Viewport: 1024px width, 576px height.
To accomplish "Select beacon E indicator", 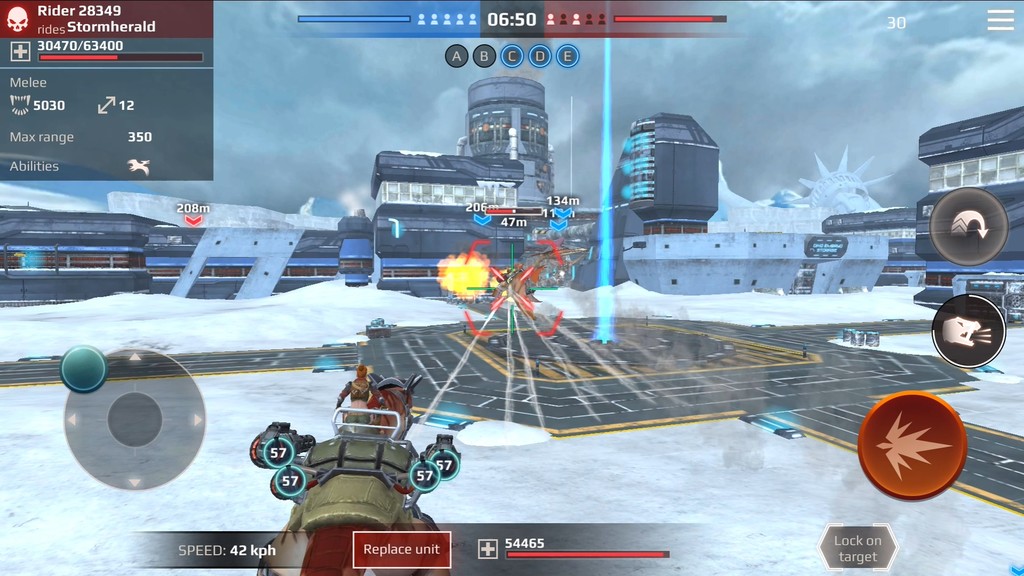I will point(567,56).
